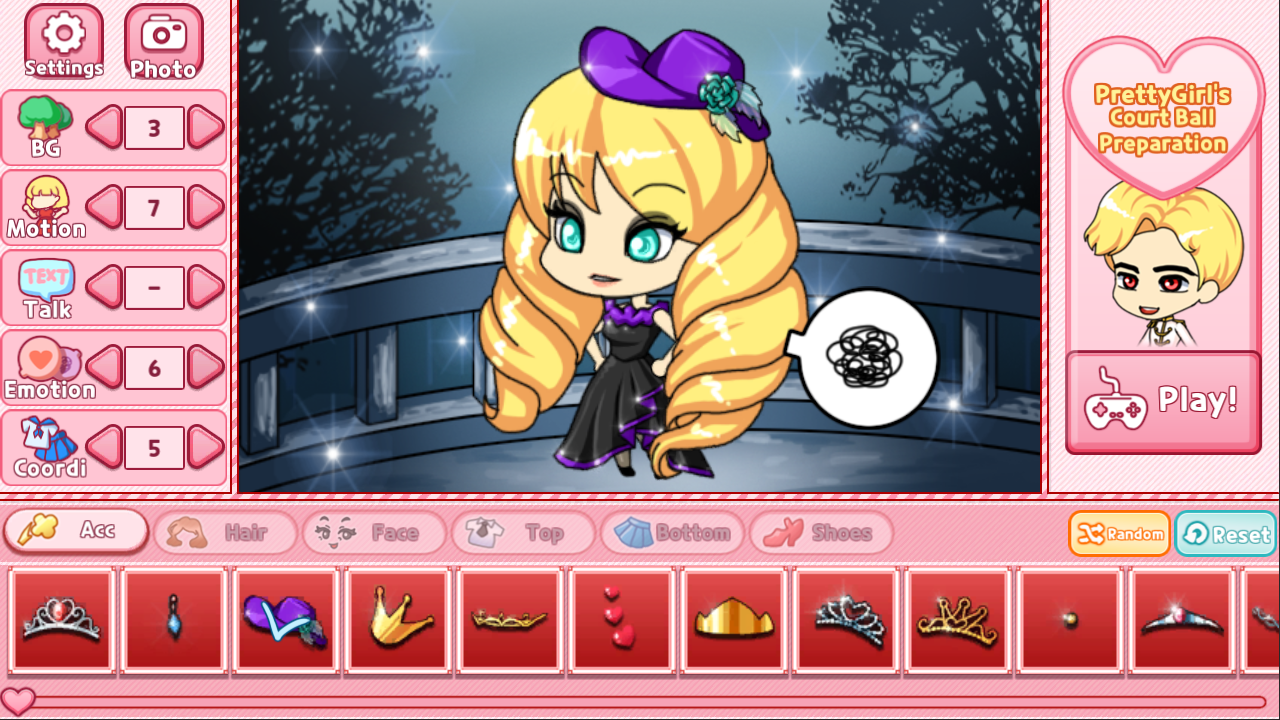Viewport: 1280px width, 720px height.
Task: Pick the gold crown accessory
Action: point(398,619)
